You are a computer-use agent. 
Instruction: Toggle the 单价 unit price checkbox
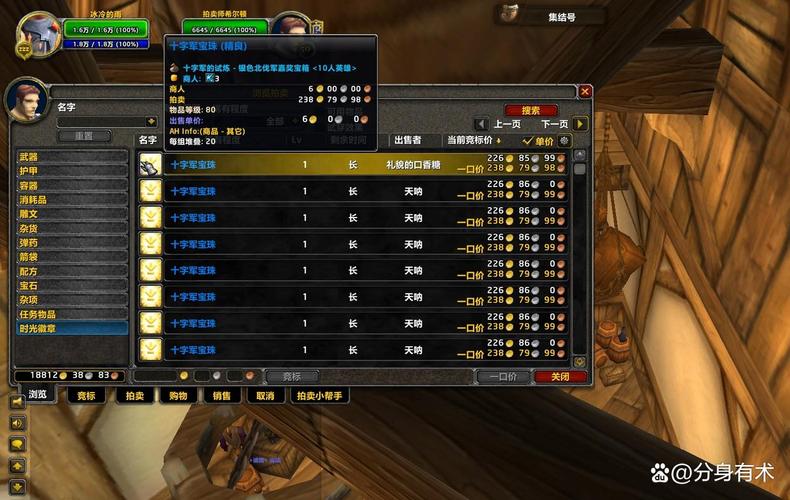coord(528,141)
